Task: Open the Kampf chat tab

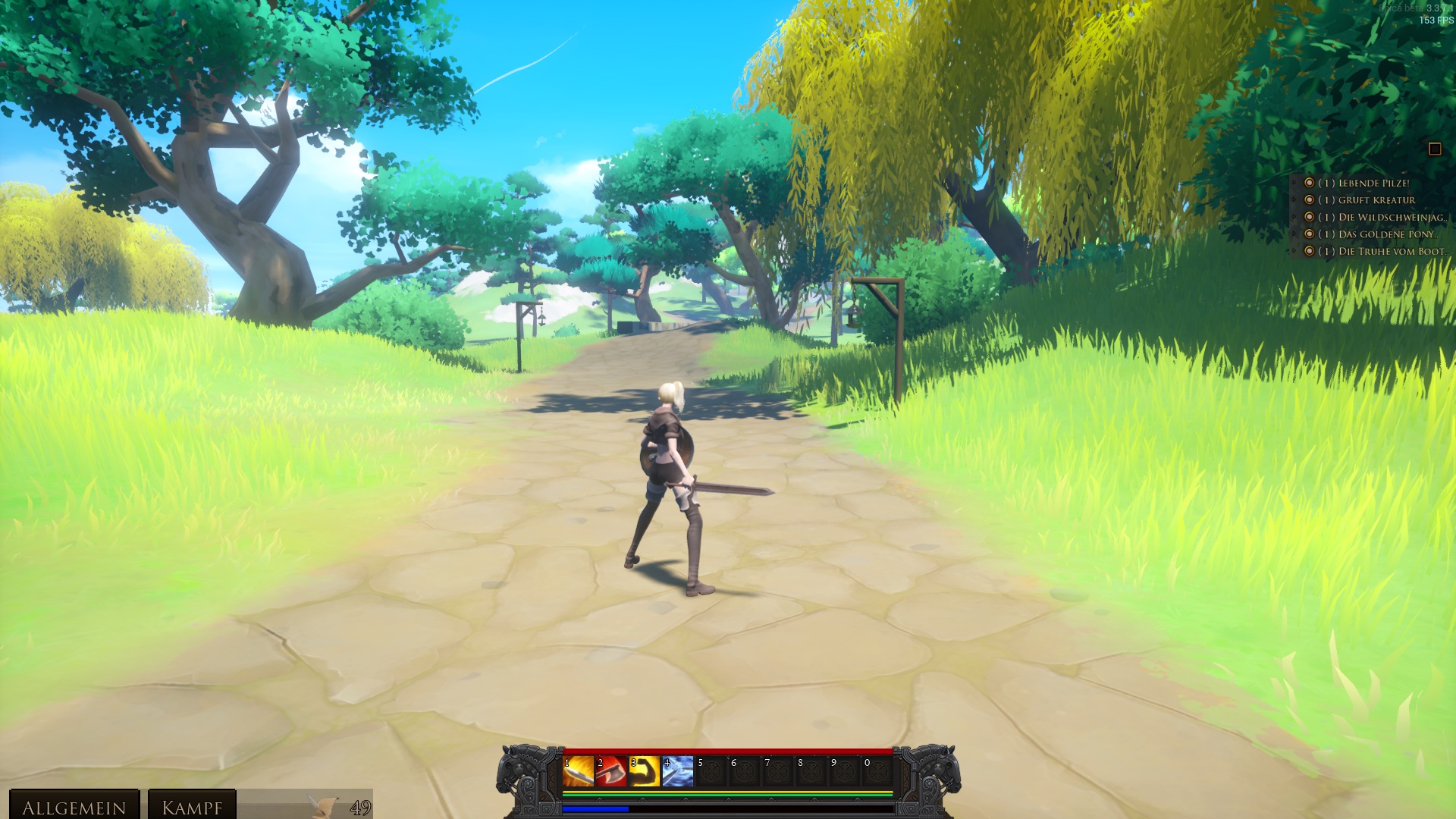Action: [192, 806]
